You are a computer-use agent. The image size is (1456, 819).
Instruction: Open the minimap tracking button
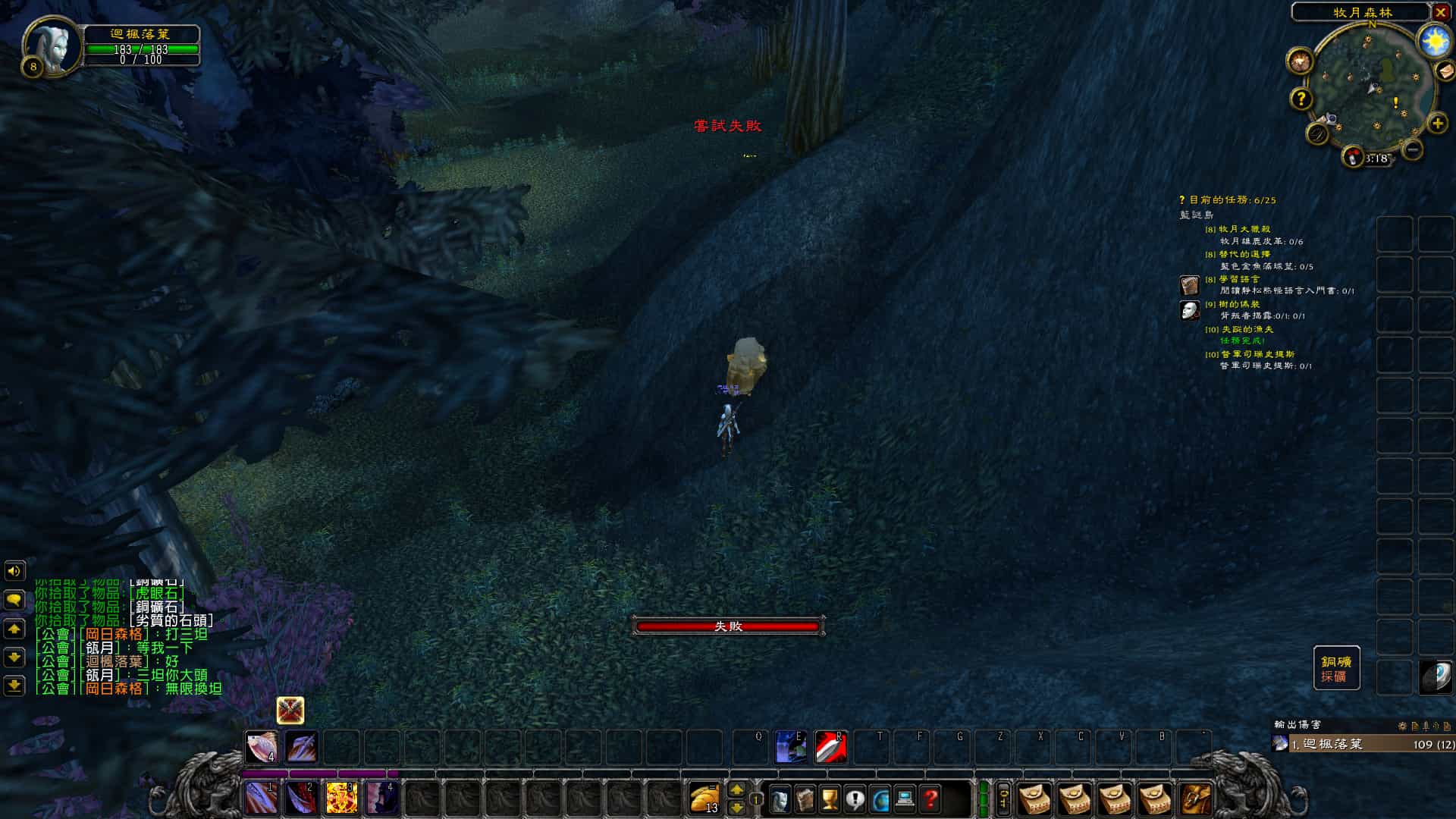[1300, 61]
